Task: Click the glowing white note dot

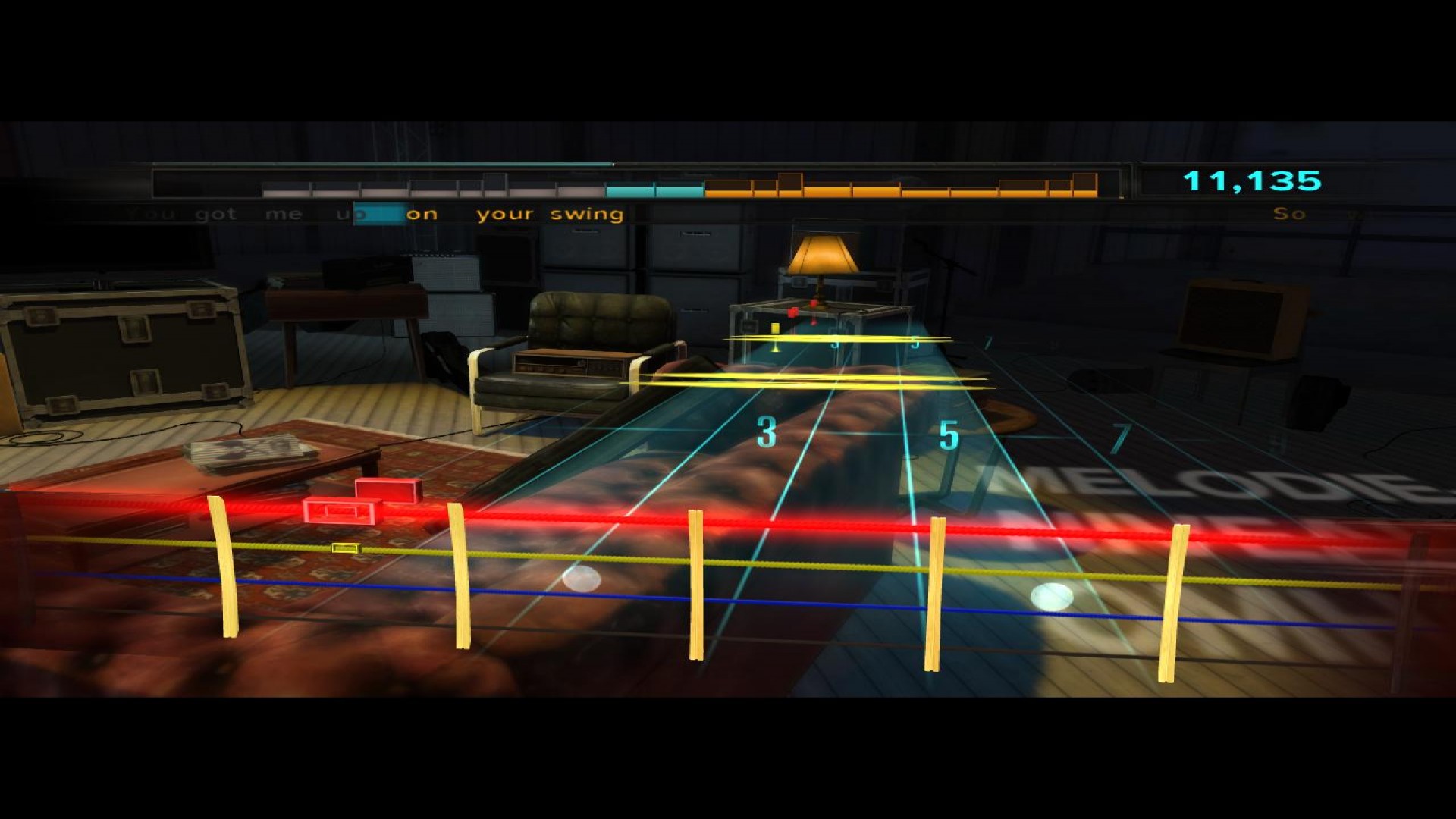Action: point(580,577)
